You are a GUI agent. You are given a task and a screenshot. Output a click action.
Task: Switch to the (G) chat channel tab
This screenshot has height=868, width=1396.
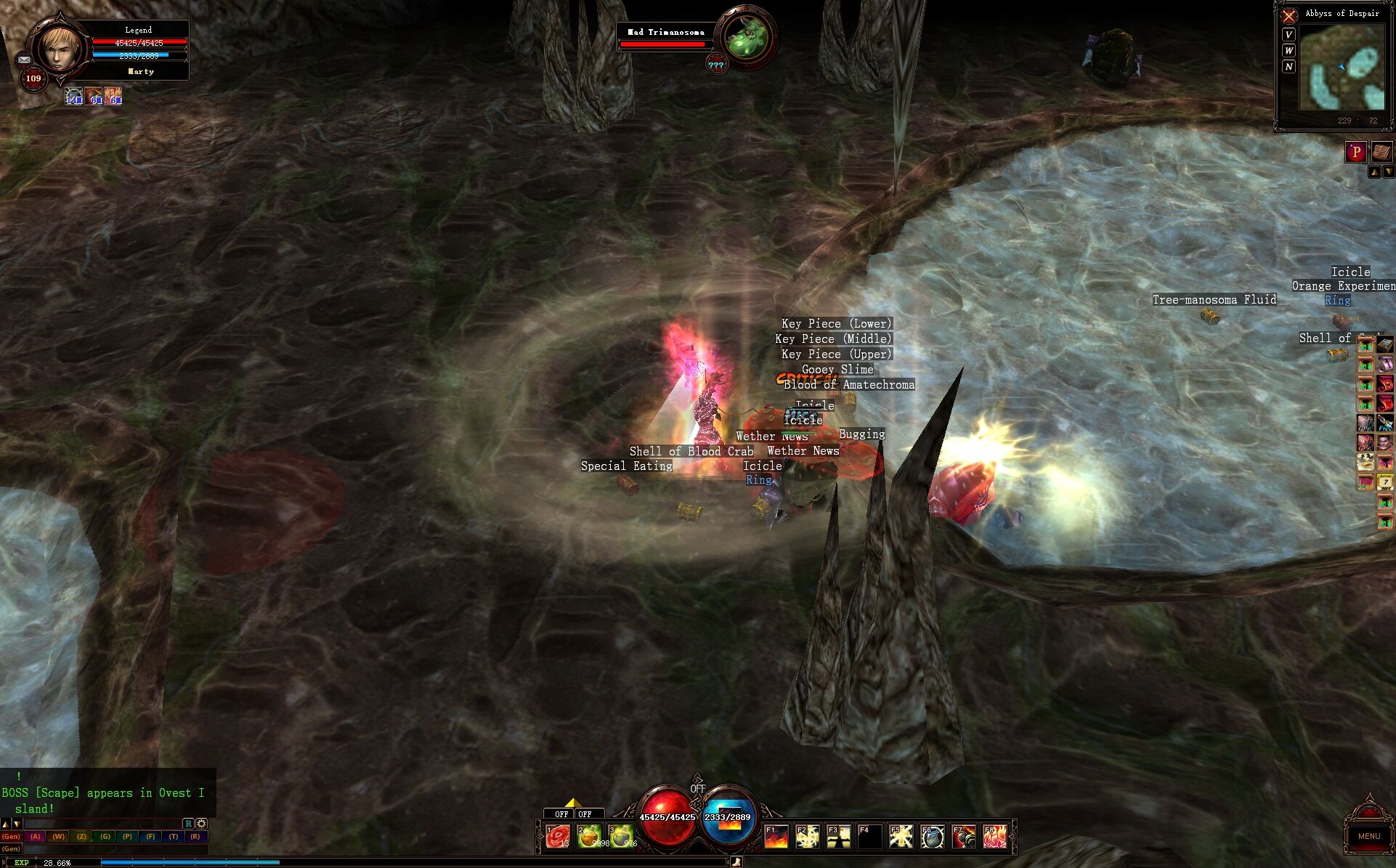pos(105,837)
